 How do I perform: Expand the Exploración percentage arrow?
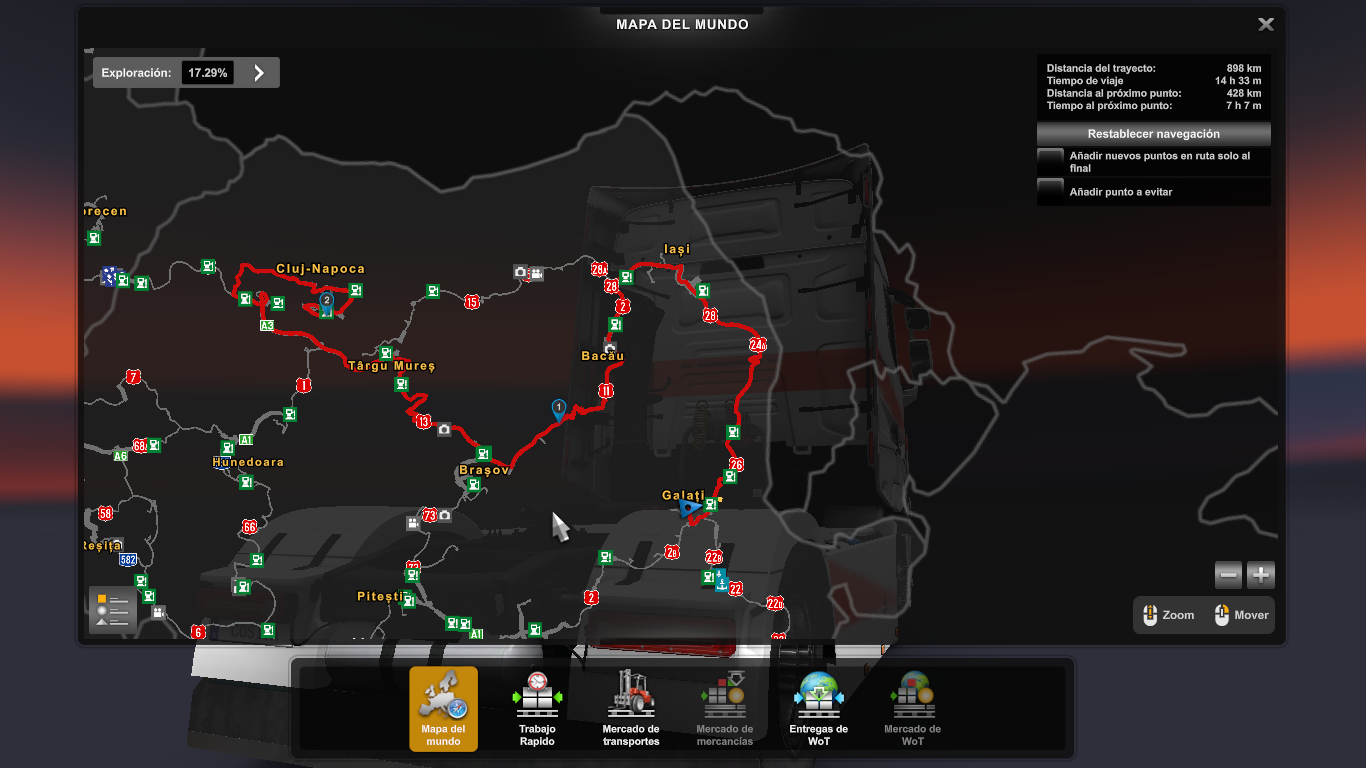tap(259, 73)
